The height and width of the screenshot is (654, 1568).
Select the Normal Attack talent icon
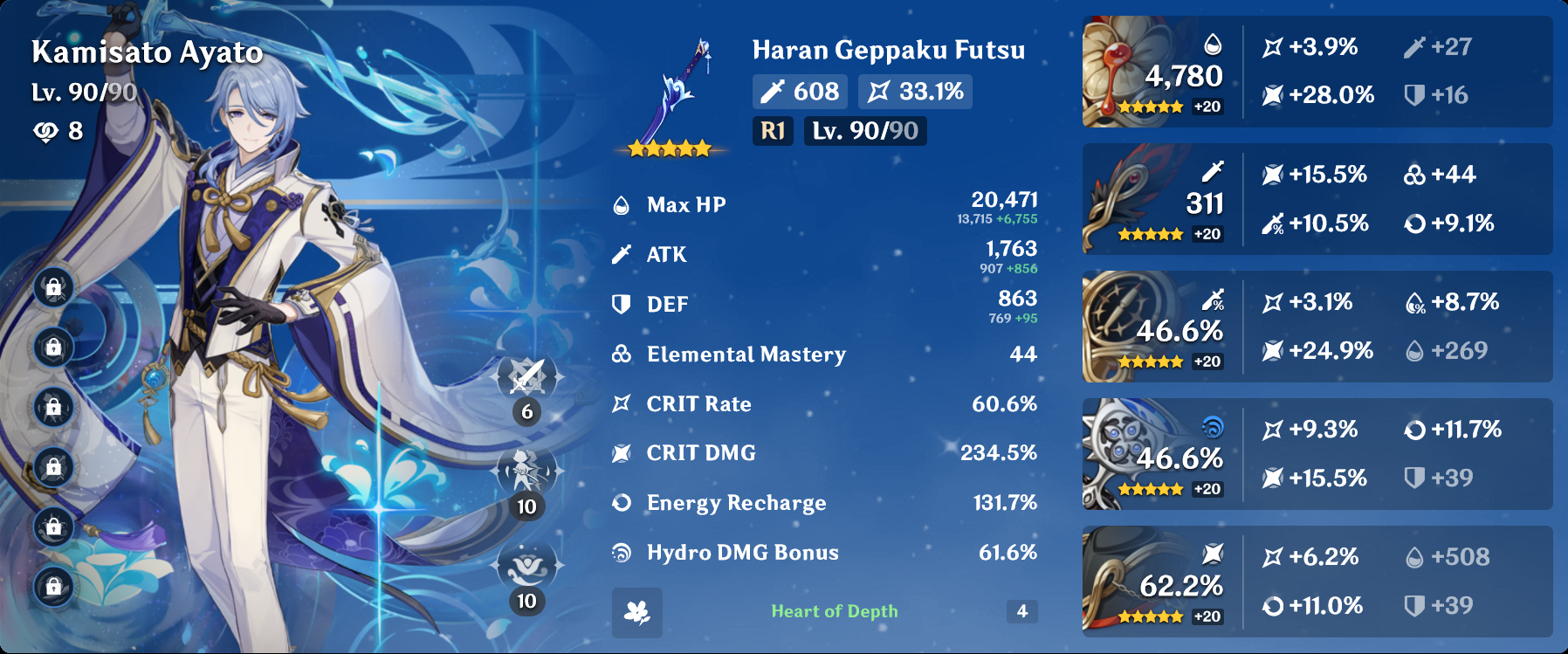[x=525, y=379]
